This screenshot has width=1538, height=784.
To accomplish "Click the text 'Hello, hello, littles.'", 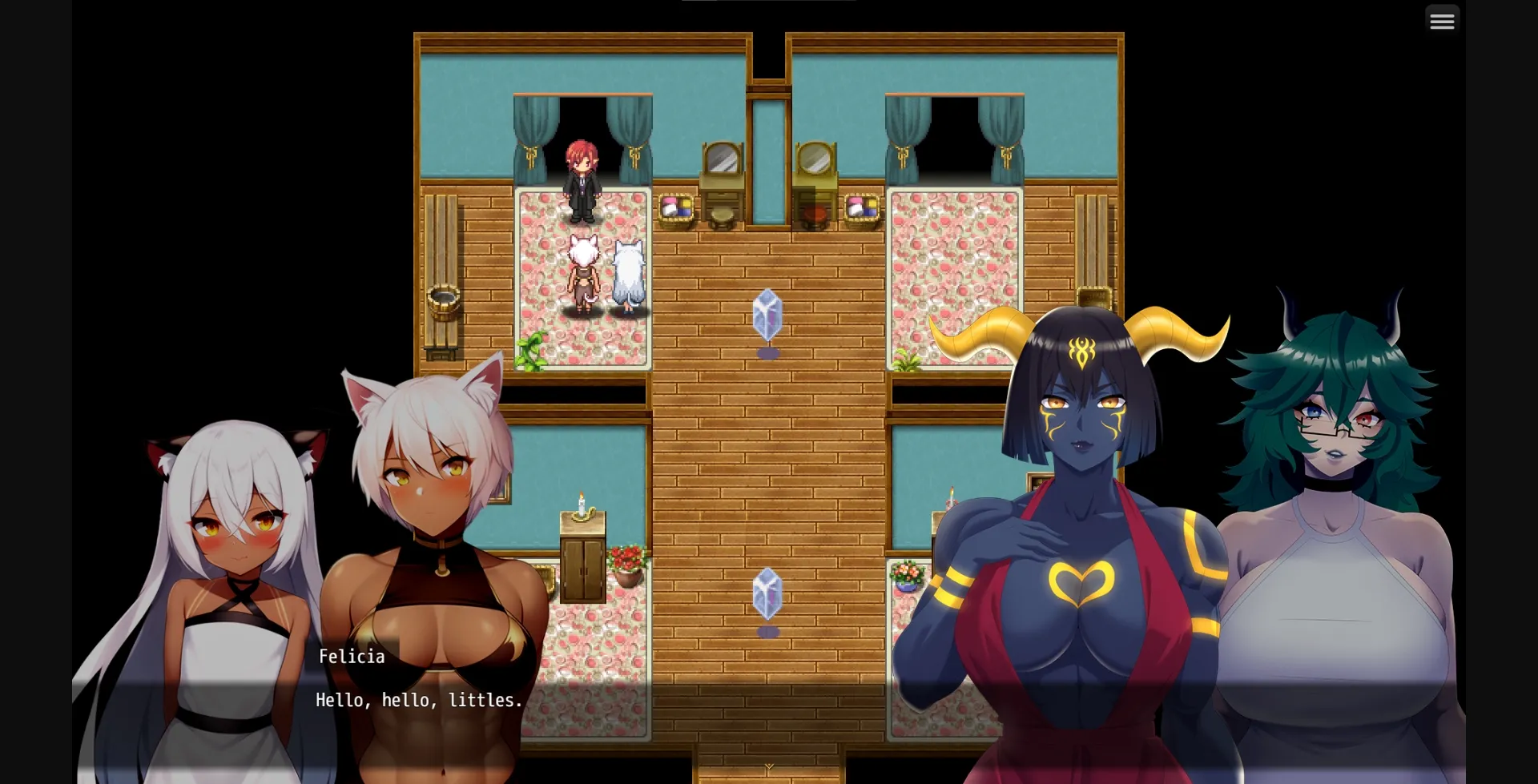I will point(417,699).
